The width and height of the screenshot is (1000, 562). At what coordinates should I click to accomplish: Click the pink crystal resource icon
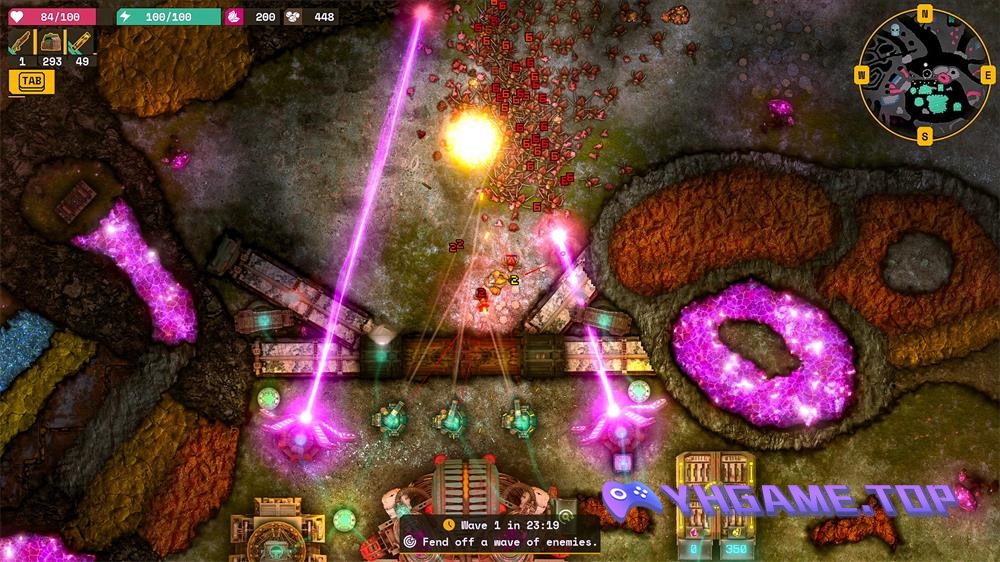pyautogui.click(x=234, y=17)
